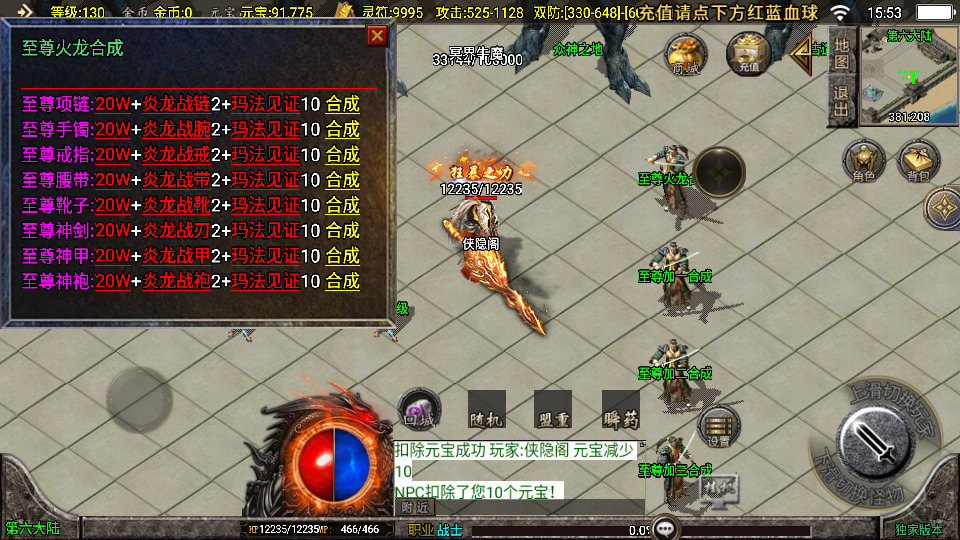This screenshot has width=960, height=540.
Task: Open the 商城 shop
Action: pos(686,54)
